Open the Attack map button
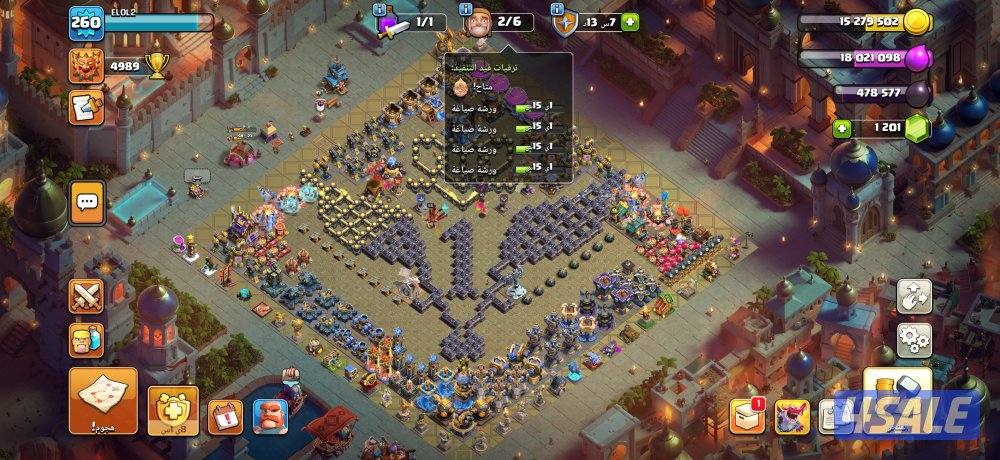Viewport: 1000px width, 460px height. point(103,400)
